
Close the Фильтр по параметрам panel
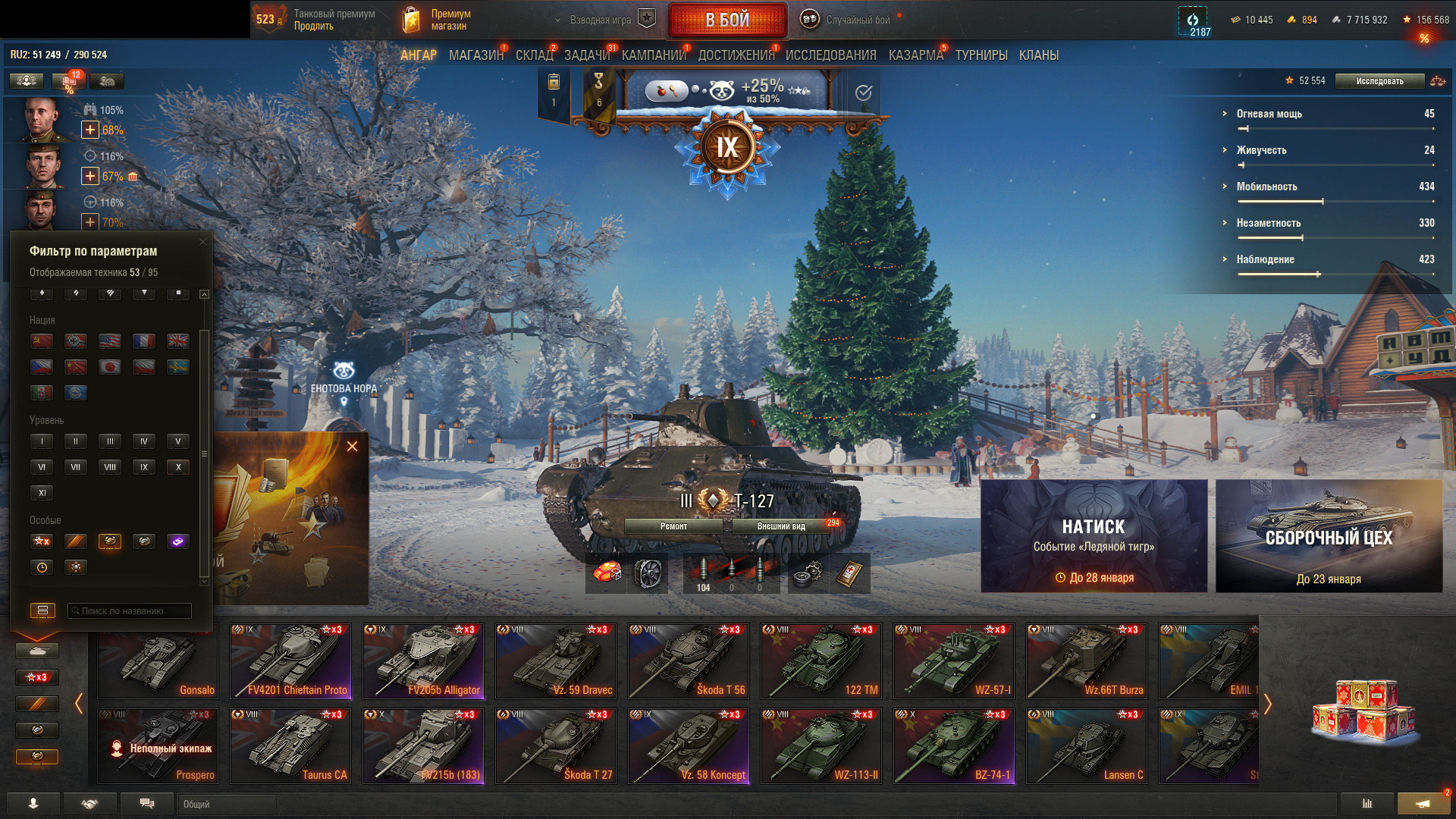click(202, 242)
